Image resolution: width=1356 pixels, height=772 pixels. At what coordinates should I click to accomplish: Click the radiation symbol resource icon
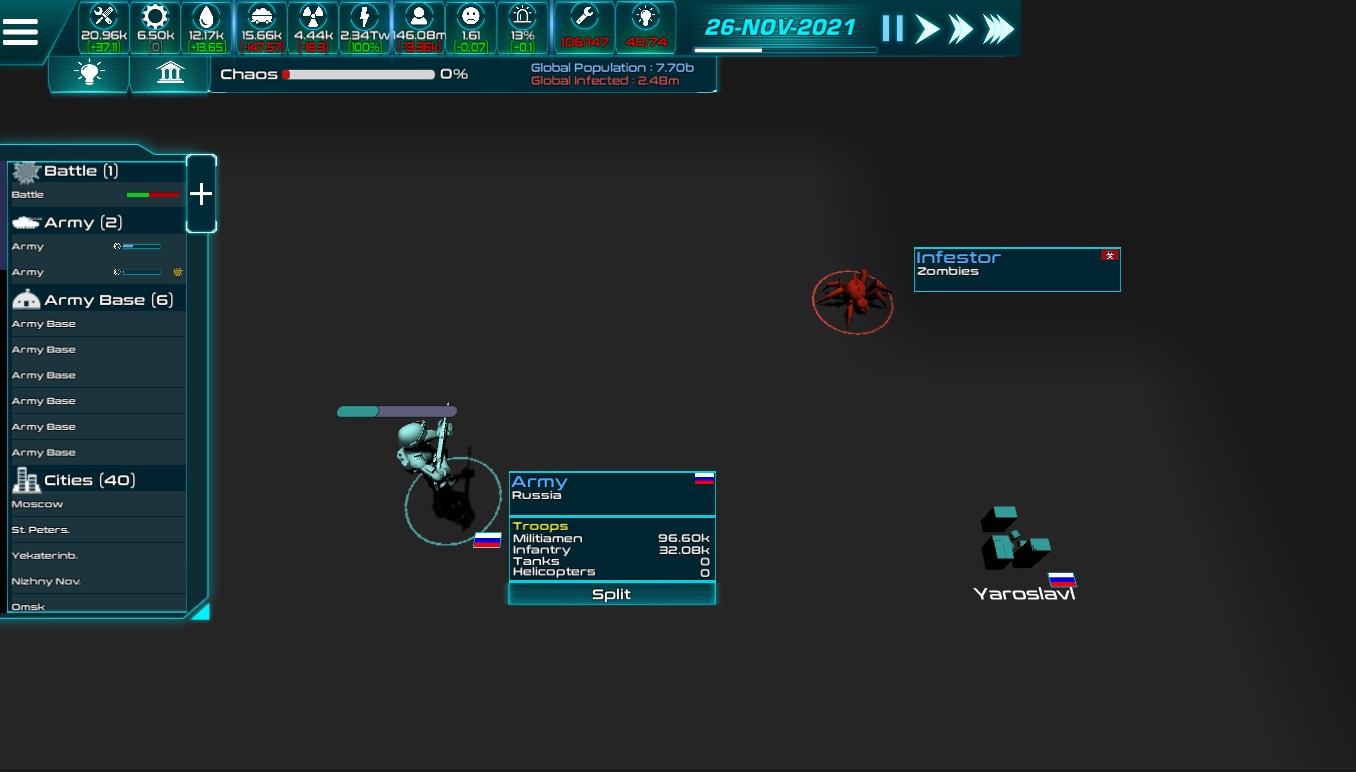313,17
